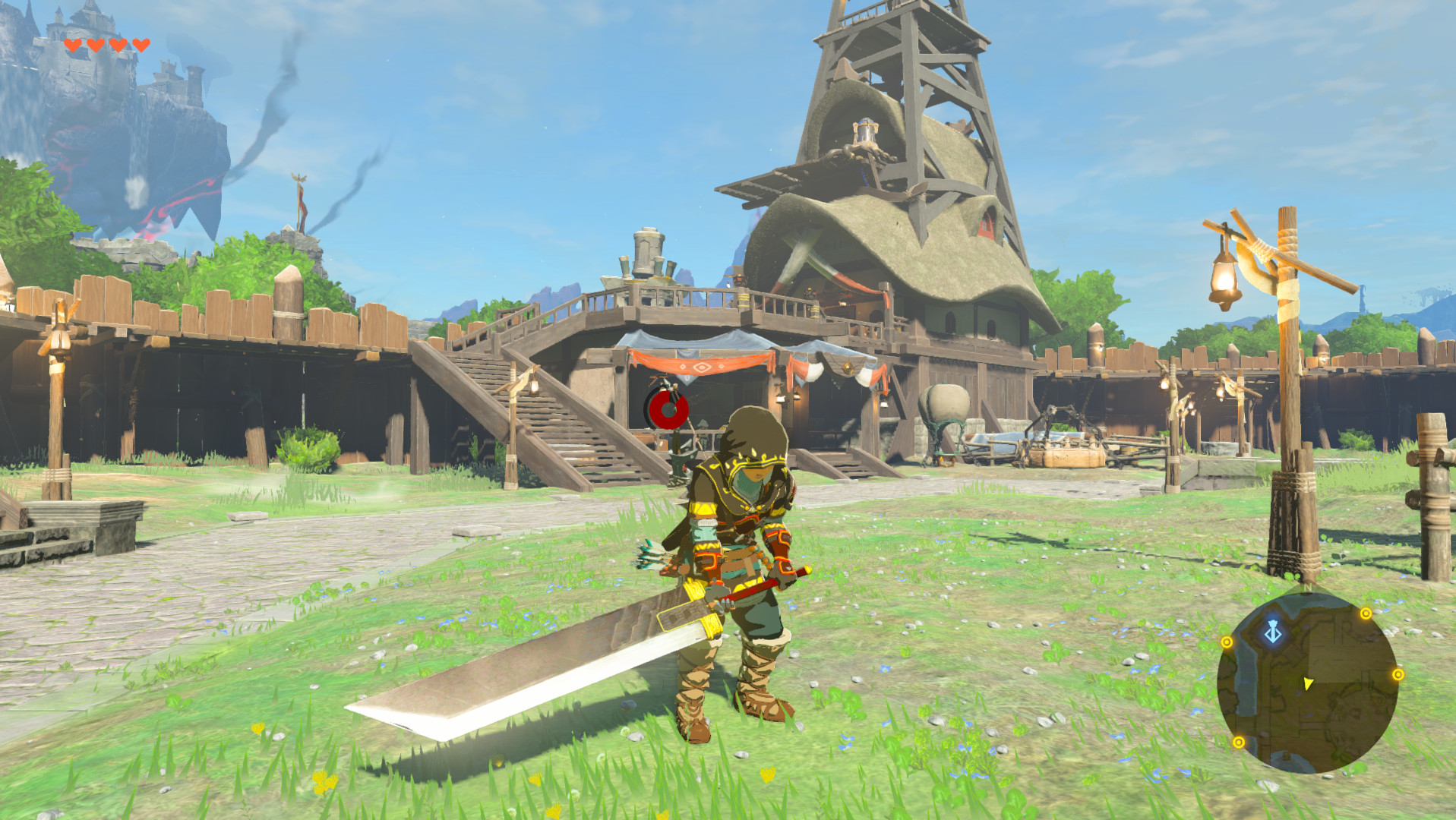Viewport: 1456px width, 820px height.
Task: Click the bottom yellow marker on the minimap
Action: [1240, 742]
